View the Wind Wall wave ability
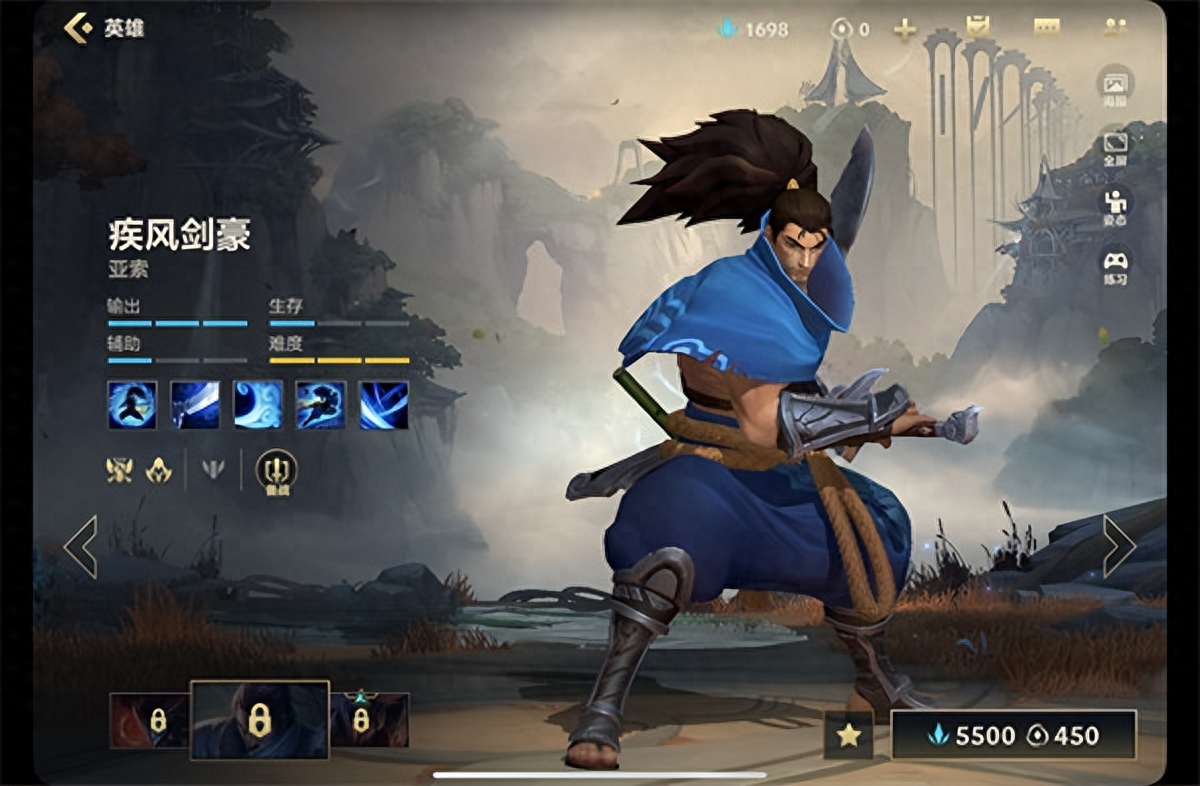The height and width of the screenshot is (786, 1200). [258, 405]
